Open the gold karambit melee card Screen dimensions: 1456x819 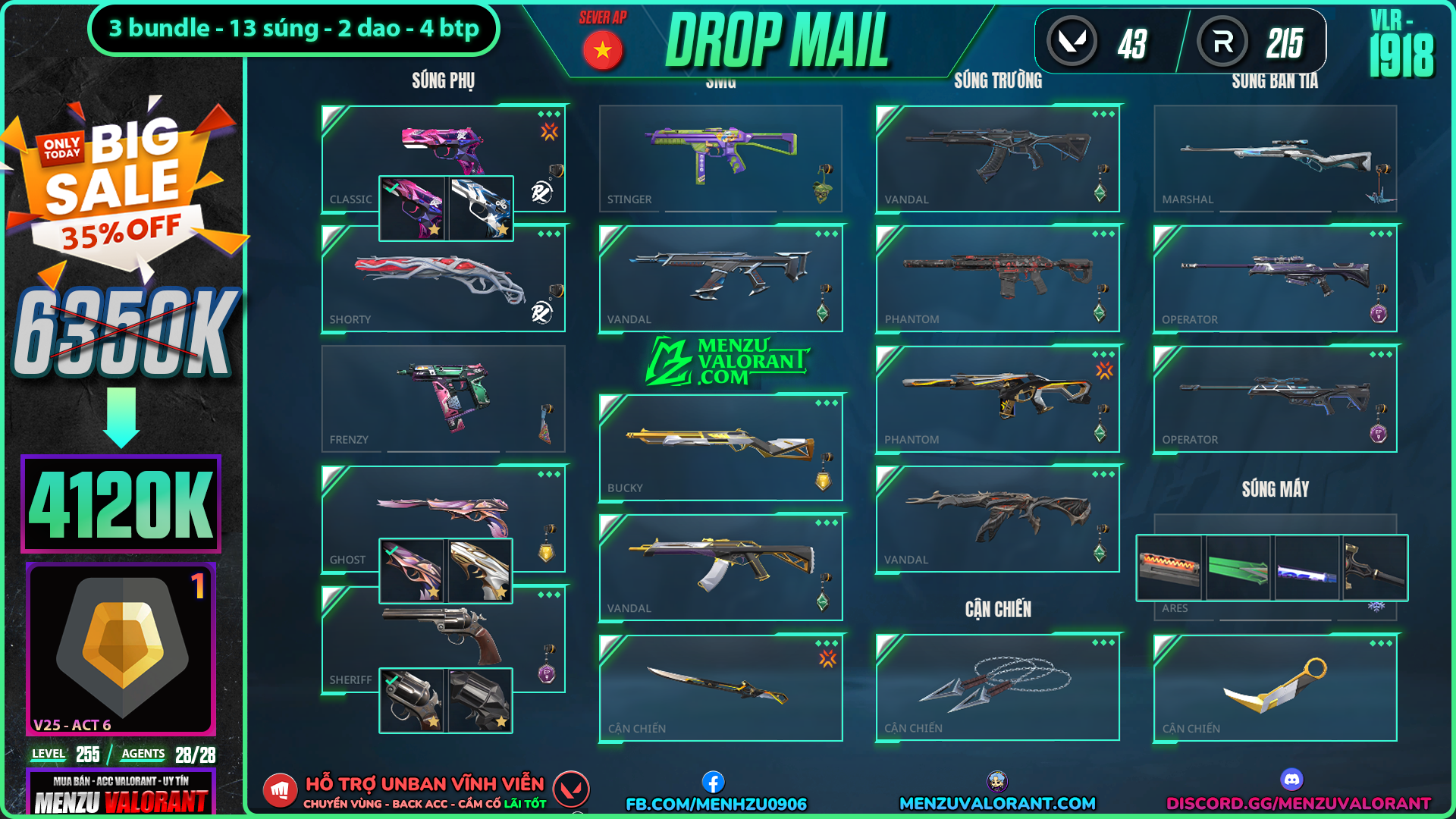1275,687
